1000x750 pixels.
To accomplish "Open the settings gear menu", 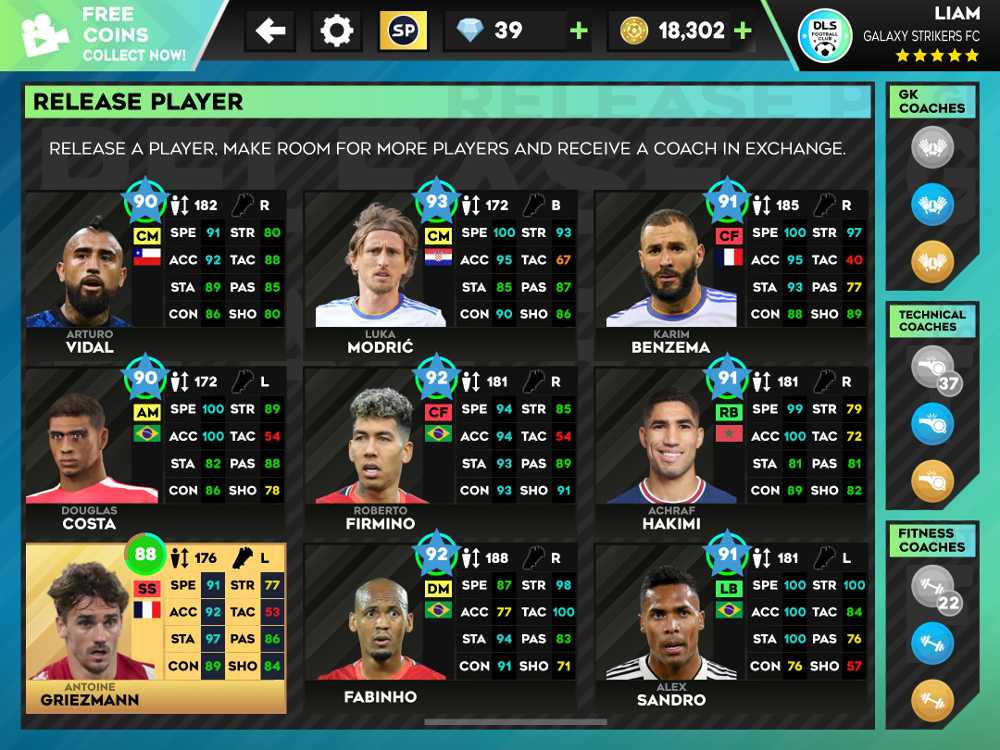I will tap(337, 31).
